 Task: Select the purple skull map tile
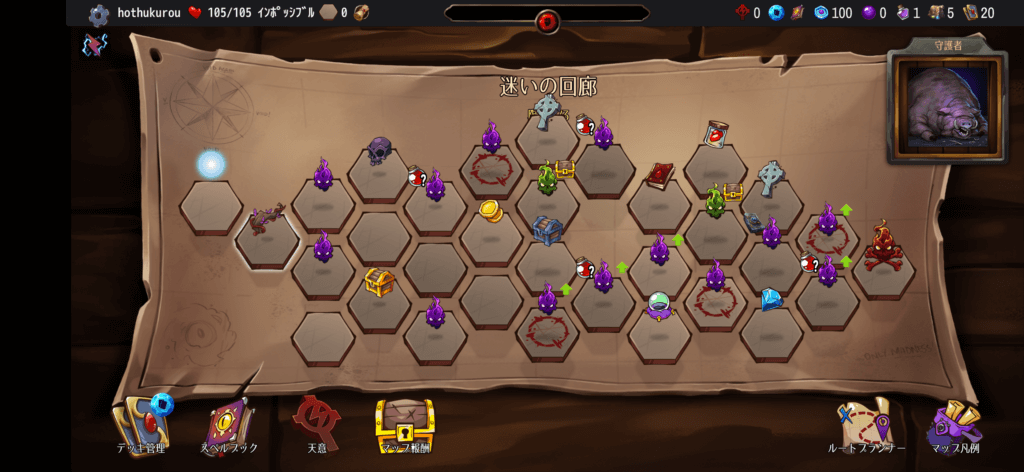tap(379, 151)
